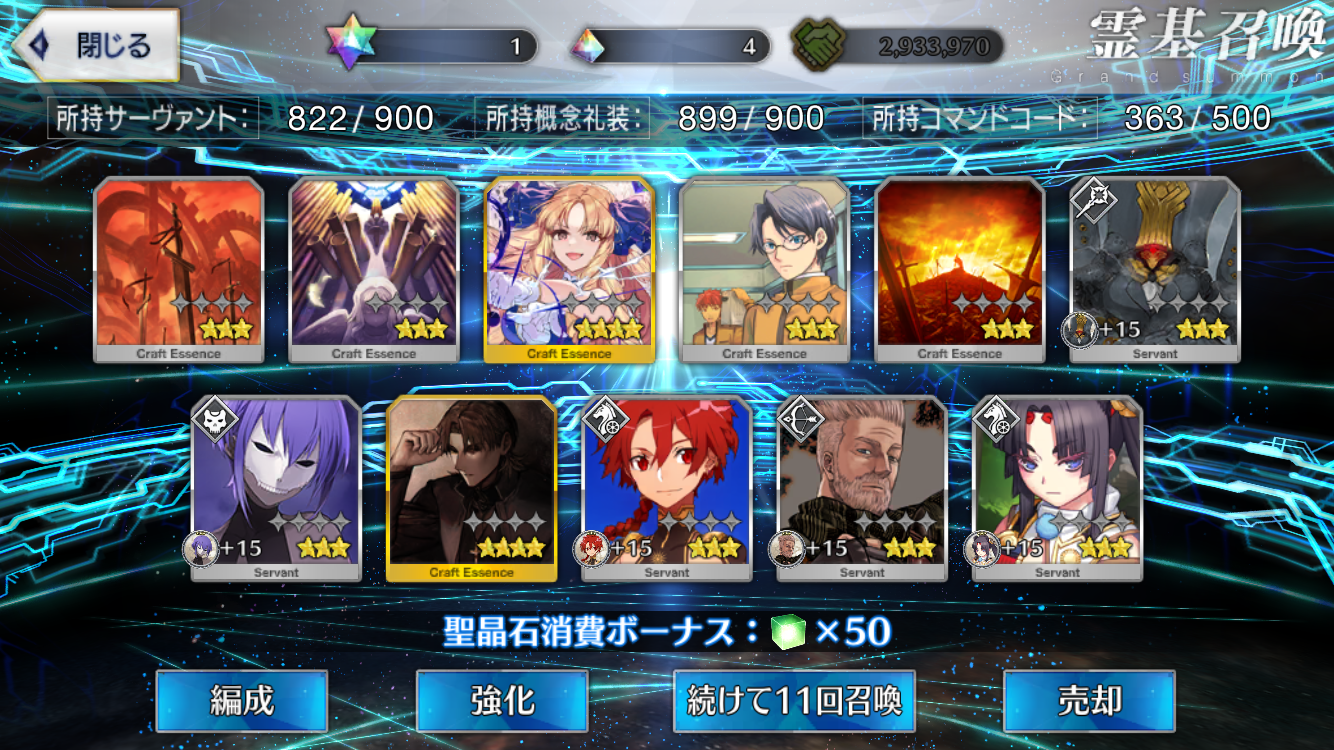Select the burning battlefield Craft Essence card
Screen dimensions: 1334x750
coord(960,268)
